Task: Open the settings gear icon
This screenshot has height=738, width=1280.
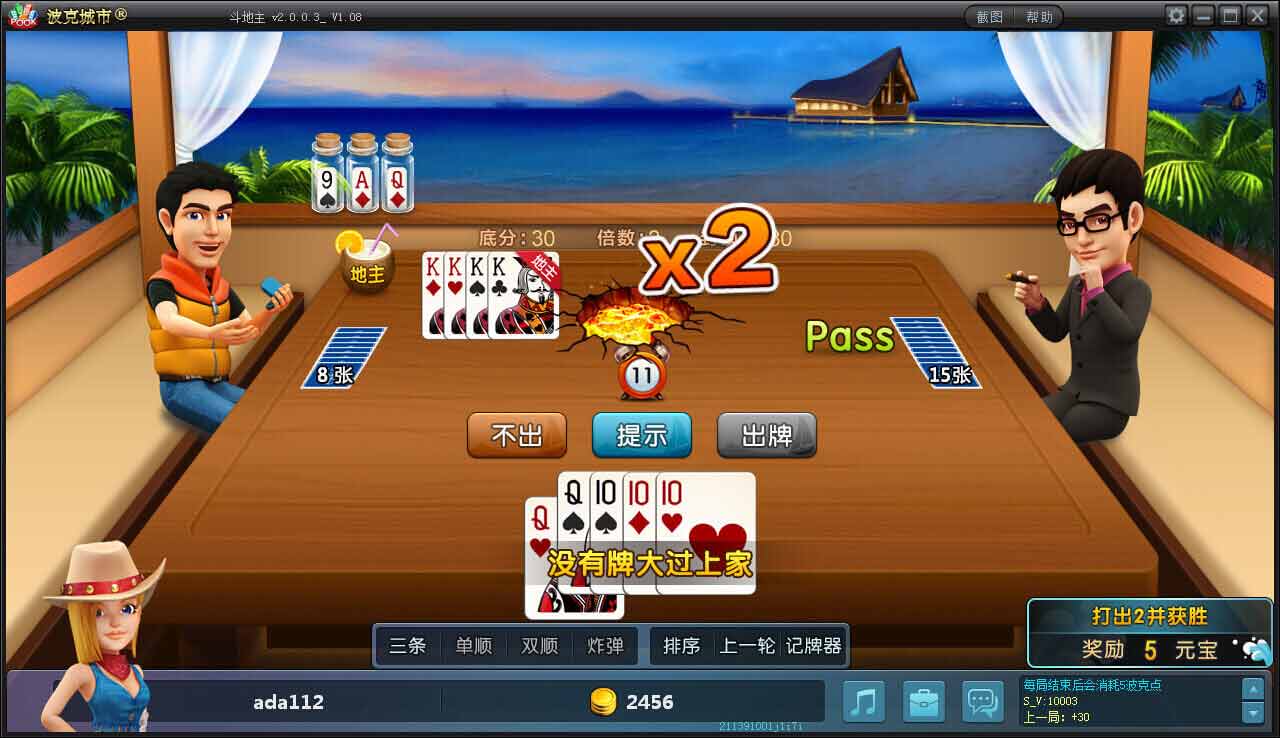Action: tap(1178, 15)
